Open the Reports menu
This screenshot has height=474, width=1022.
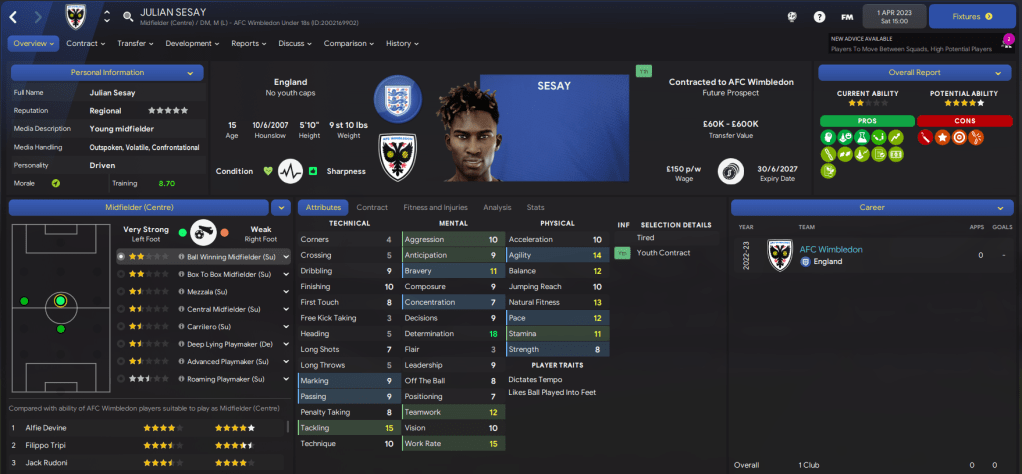[x=249, y=43]
